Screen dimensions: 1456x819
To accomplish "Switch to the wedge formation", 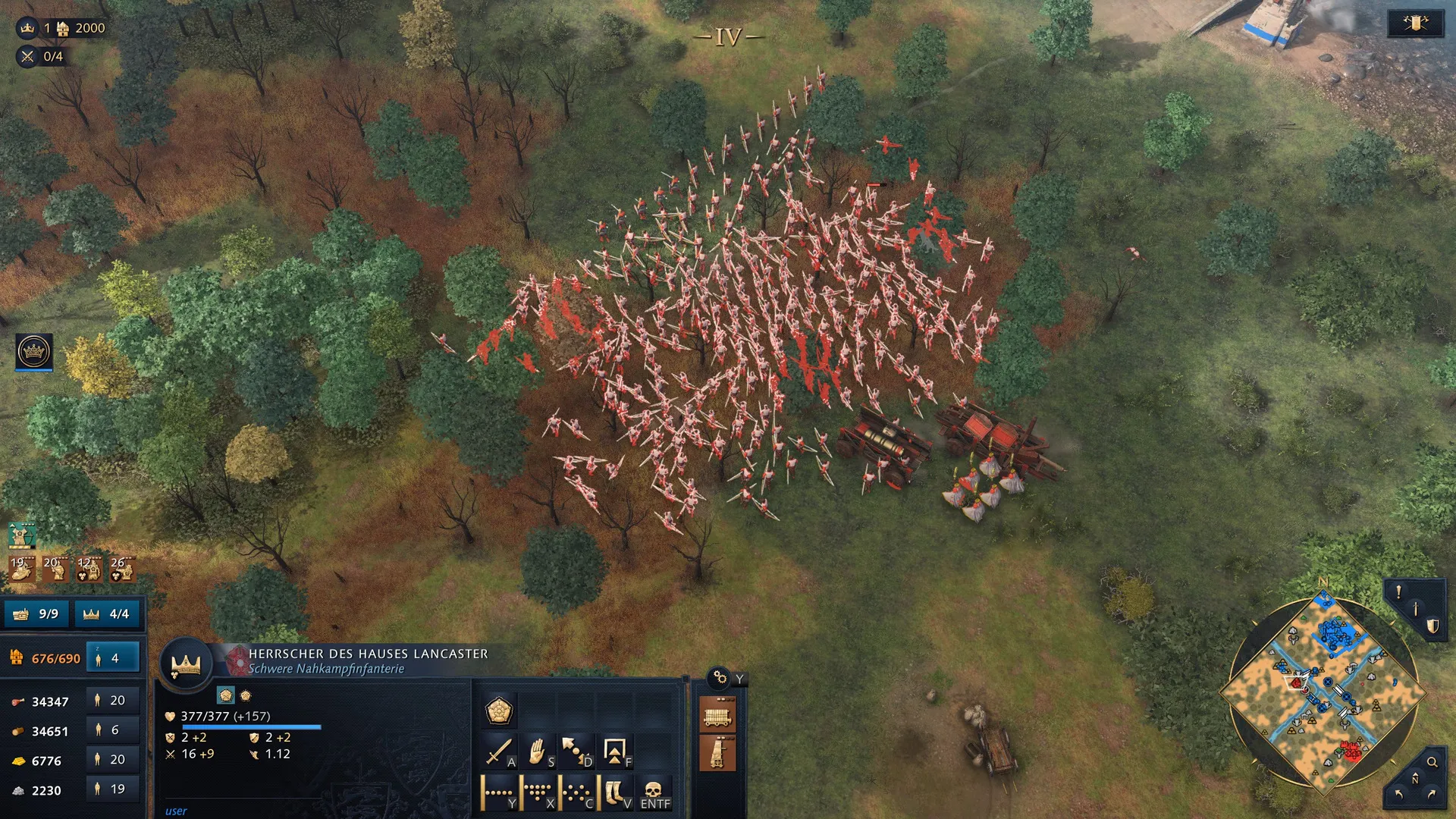I will (538, 793).
